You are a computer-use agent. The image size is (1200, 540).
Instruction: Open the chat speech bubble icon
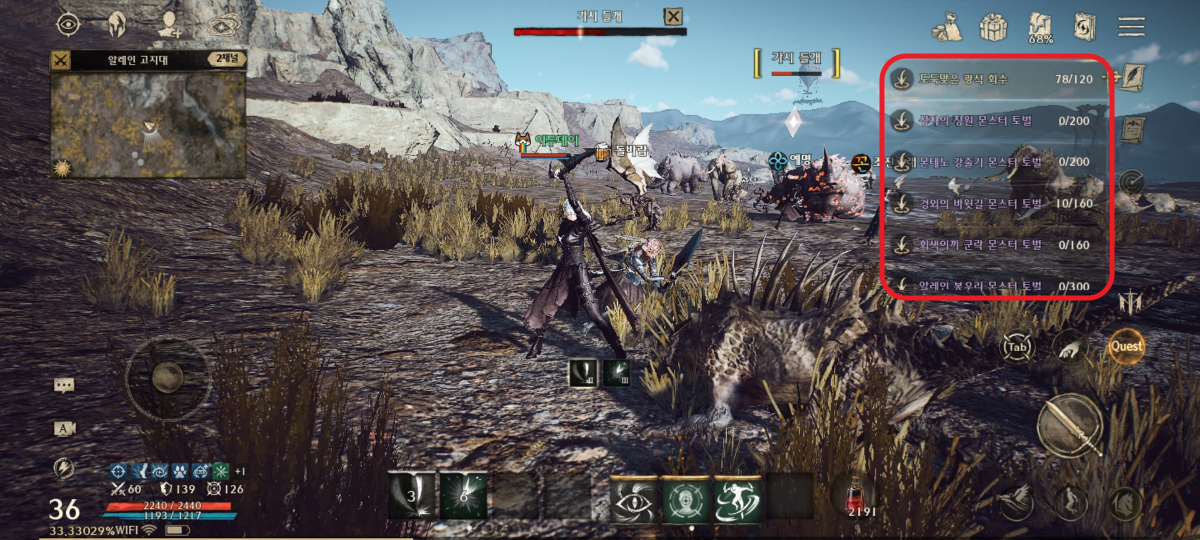pos(65,385)
